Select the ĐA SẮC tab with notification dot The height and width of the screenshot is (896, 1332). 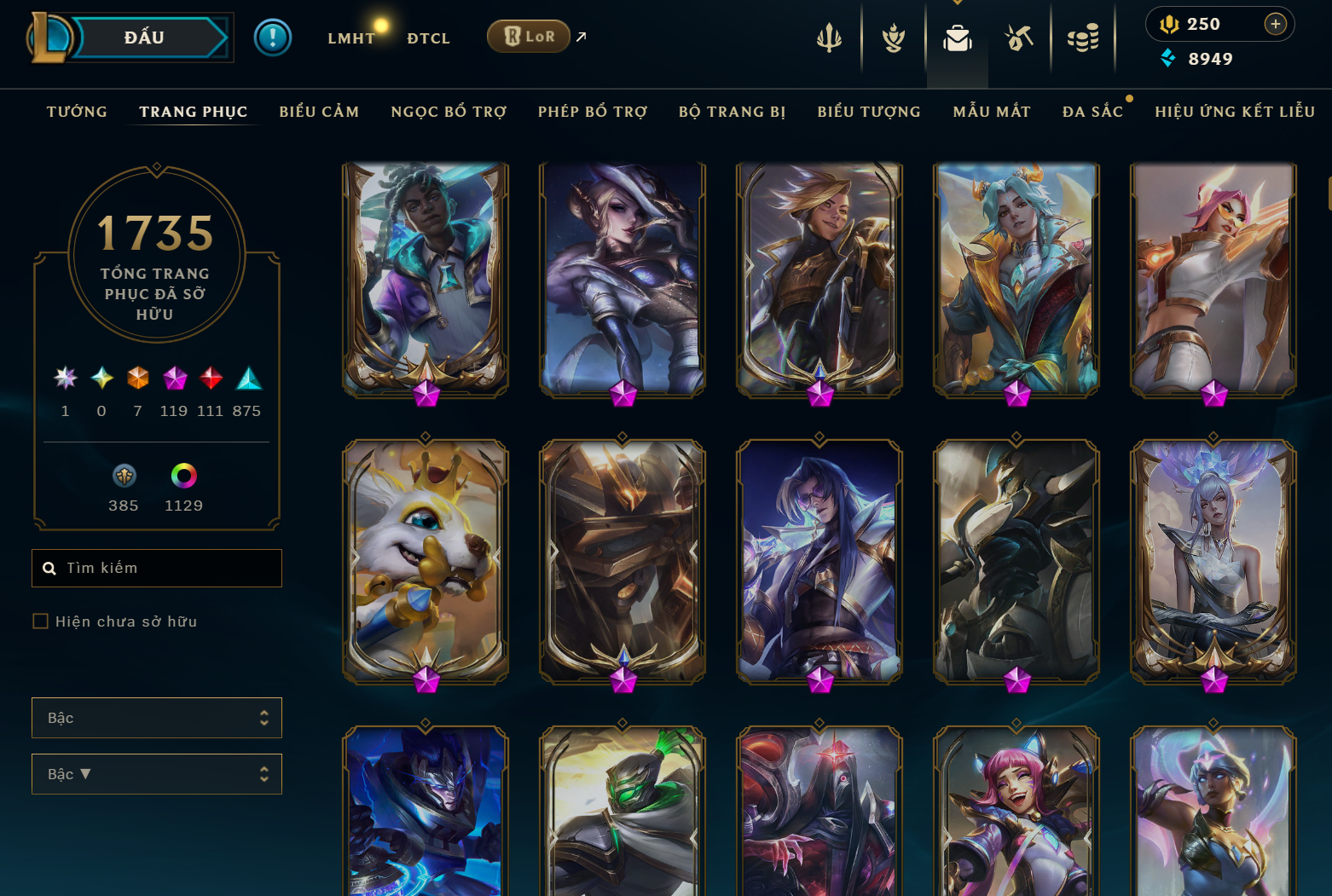[1094, 112]
